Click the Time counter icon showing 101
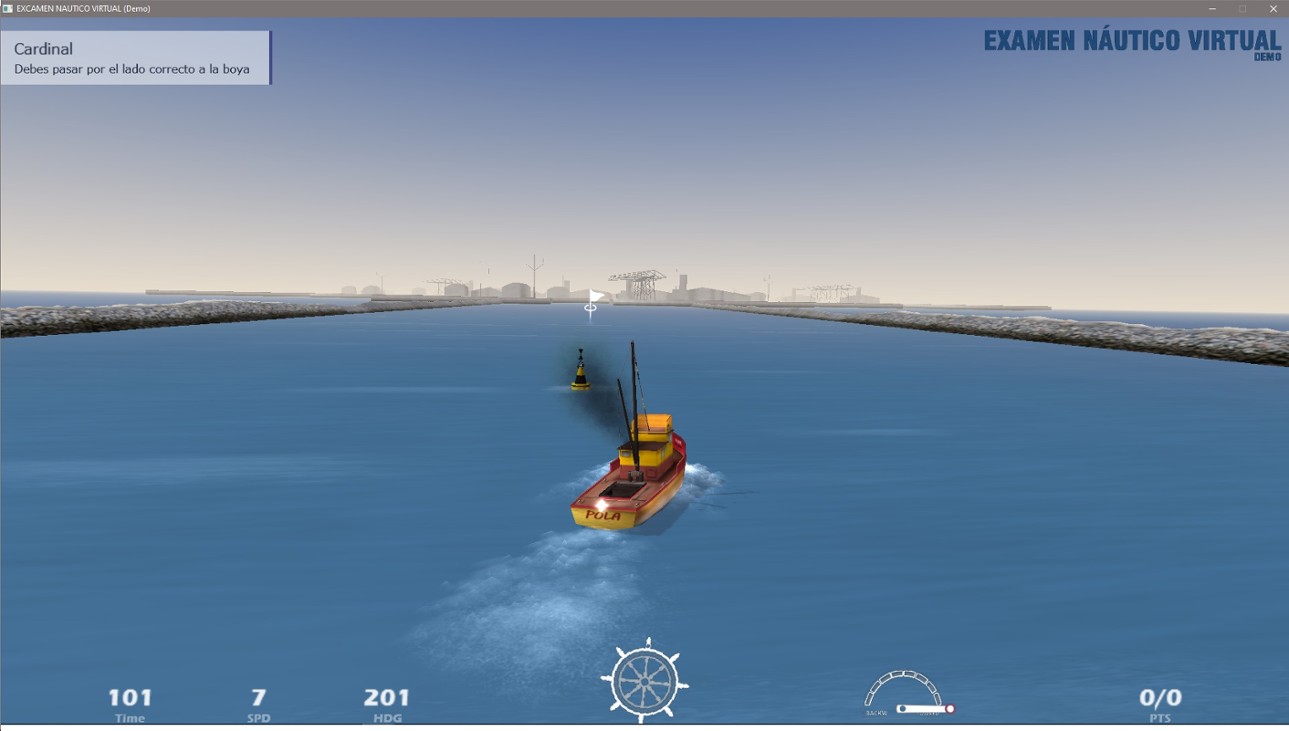The height and width of the screenshot is (731, 1289). [x=128, y=698]
